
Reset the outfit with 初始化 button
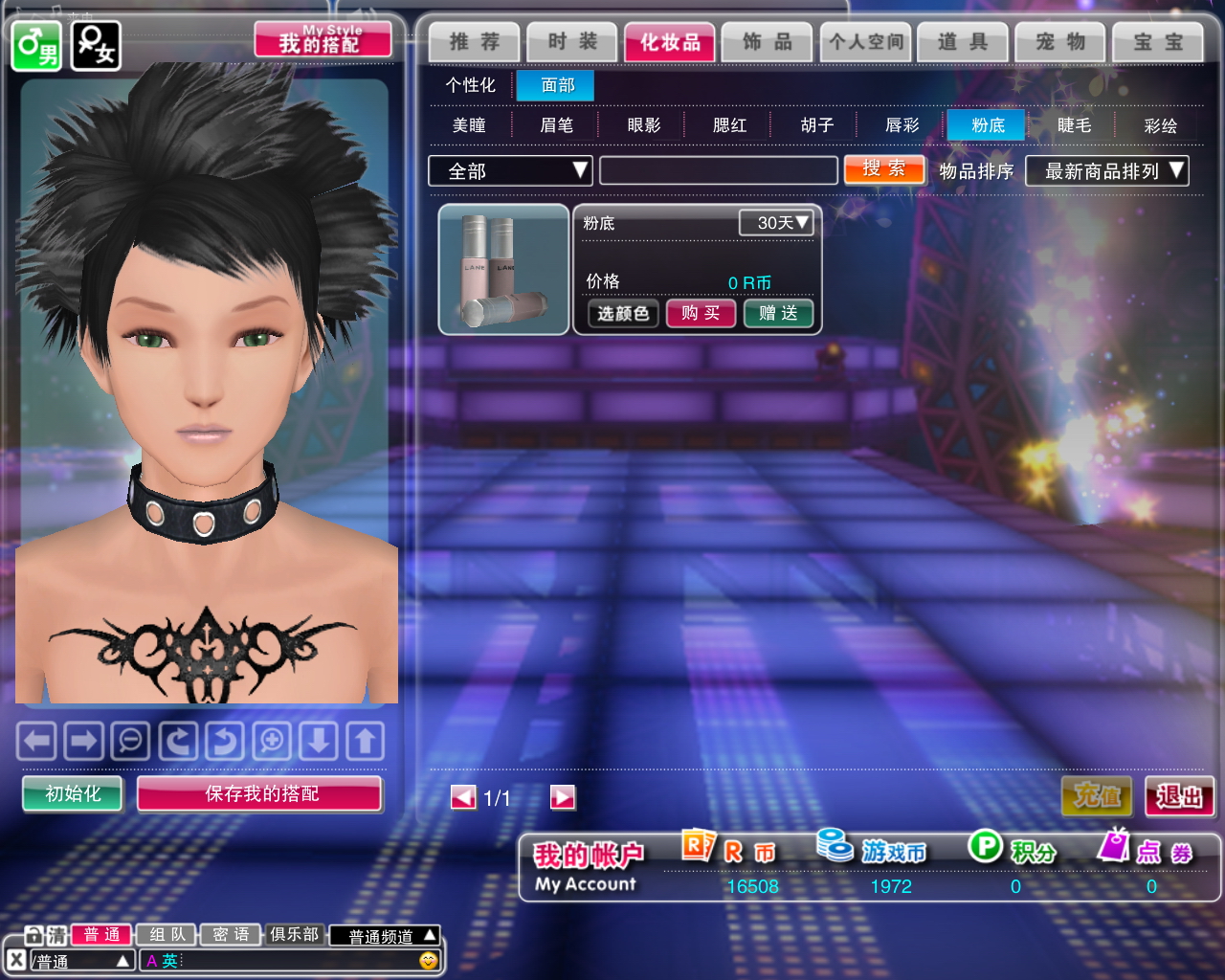click(x=73, y=793)
